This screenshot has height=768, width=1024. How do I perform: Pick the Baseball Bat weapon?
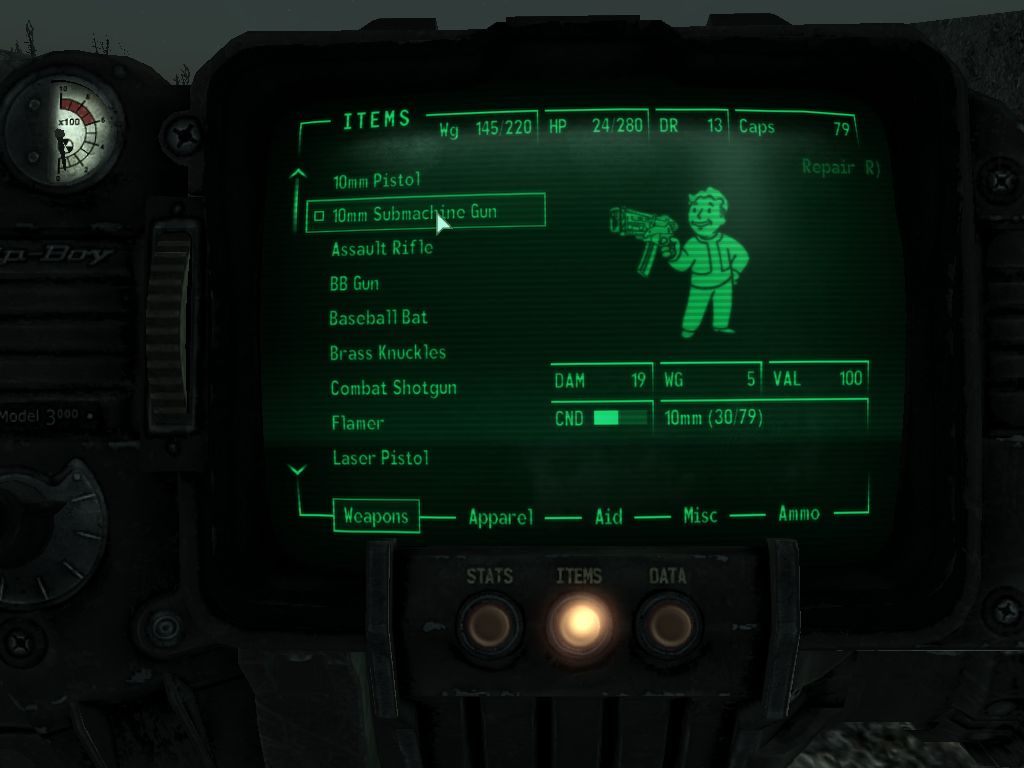point(378,318)
